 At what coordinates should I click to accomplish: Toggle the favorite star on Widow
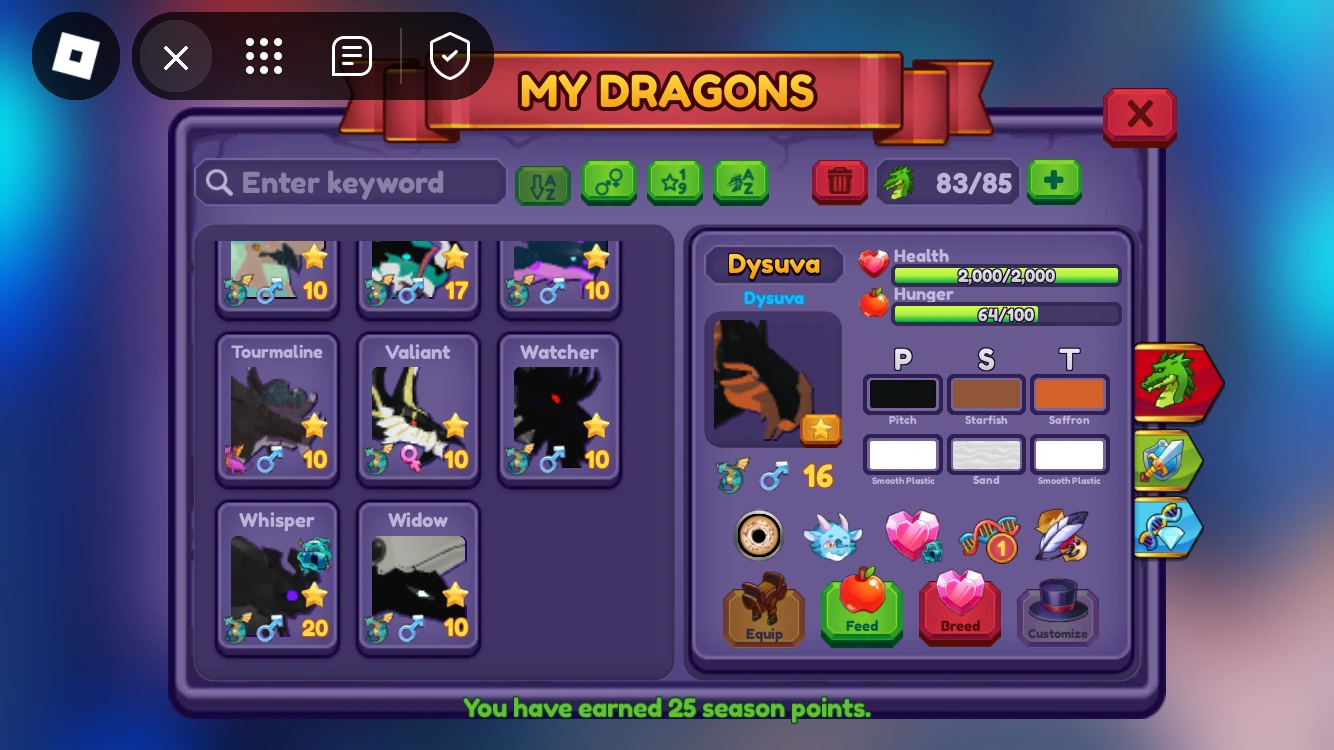456,592
